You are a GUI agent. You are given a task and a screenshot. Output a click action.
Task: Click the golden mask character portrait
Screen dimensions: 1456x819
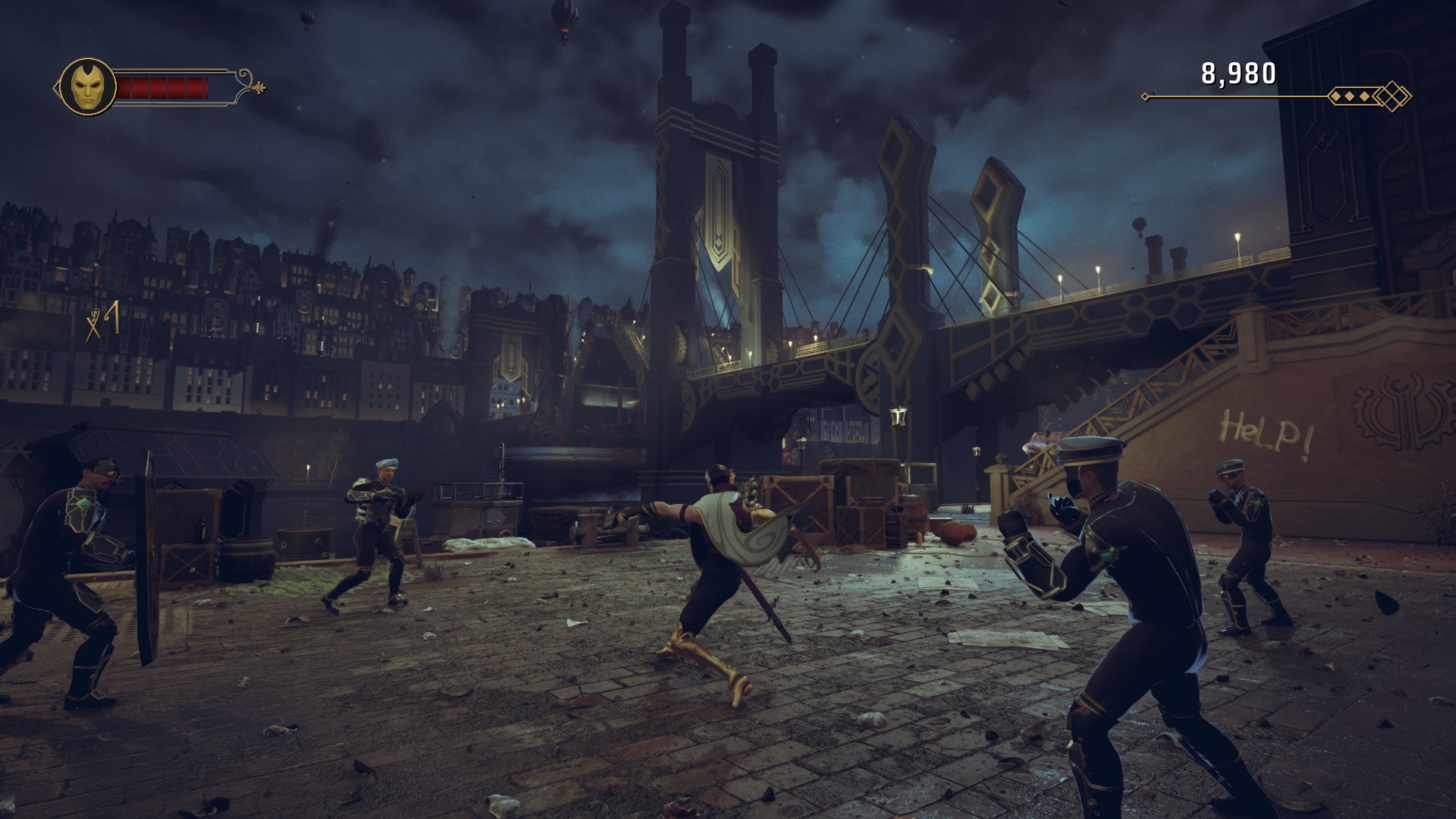[88, 87]
